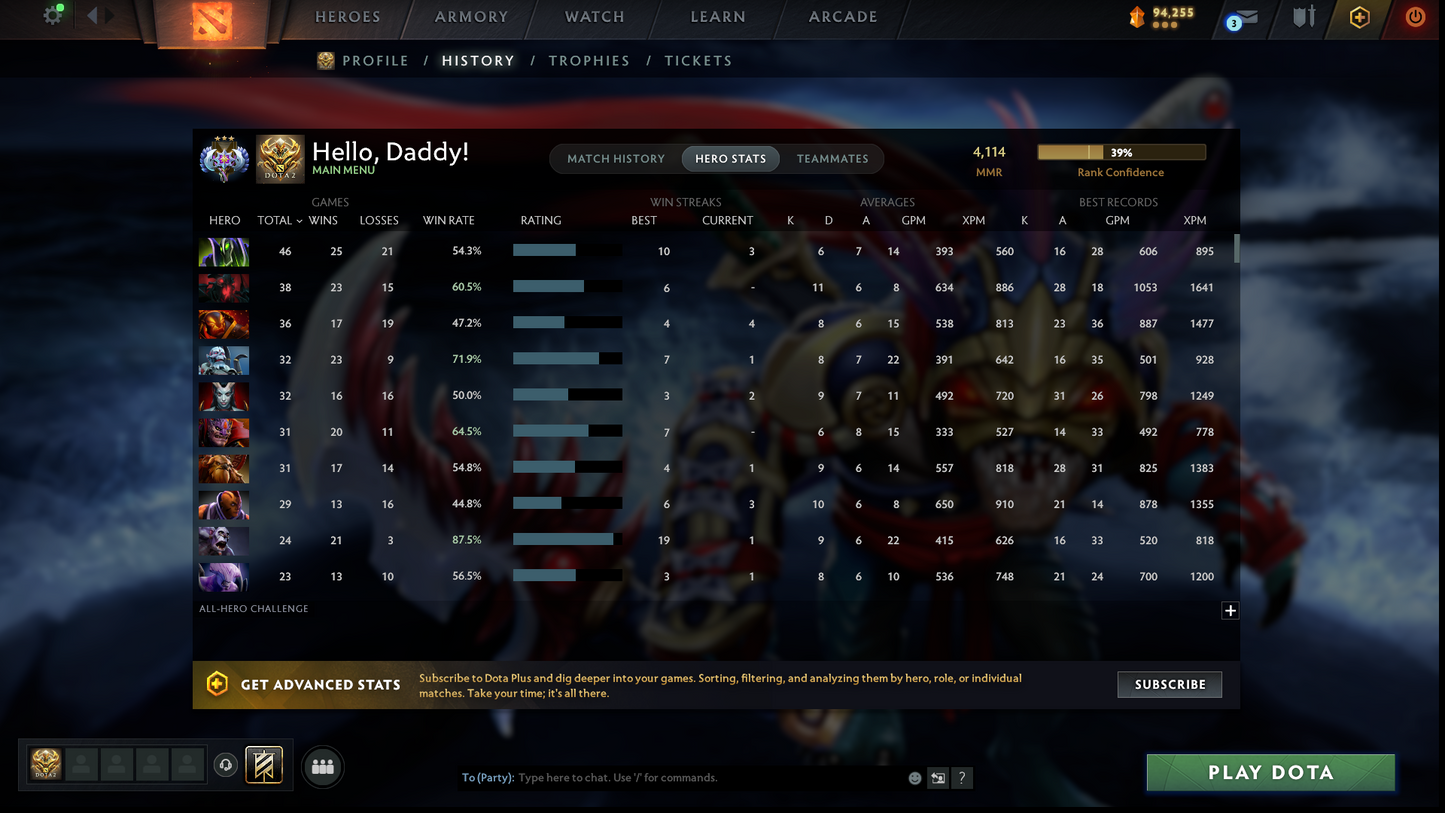The height and width of the screenshot is (813, 1445).
Task: Switch to the TROPHIES tab
Action: pyautogui.click(x=589, y=60)
